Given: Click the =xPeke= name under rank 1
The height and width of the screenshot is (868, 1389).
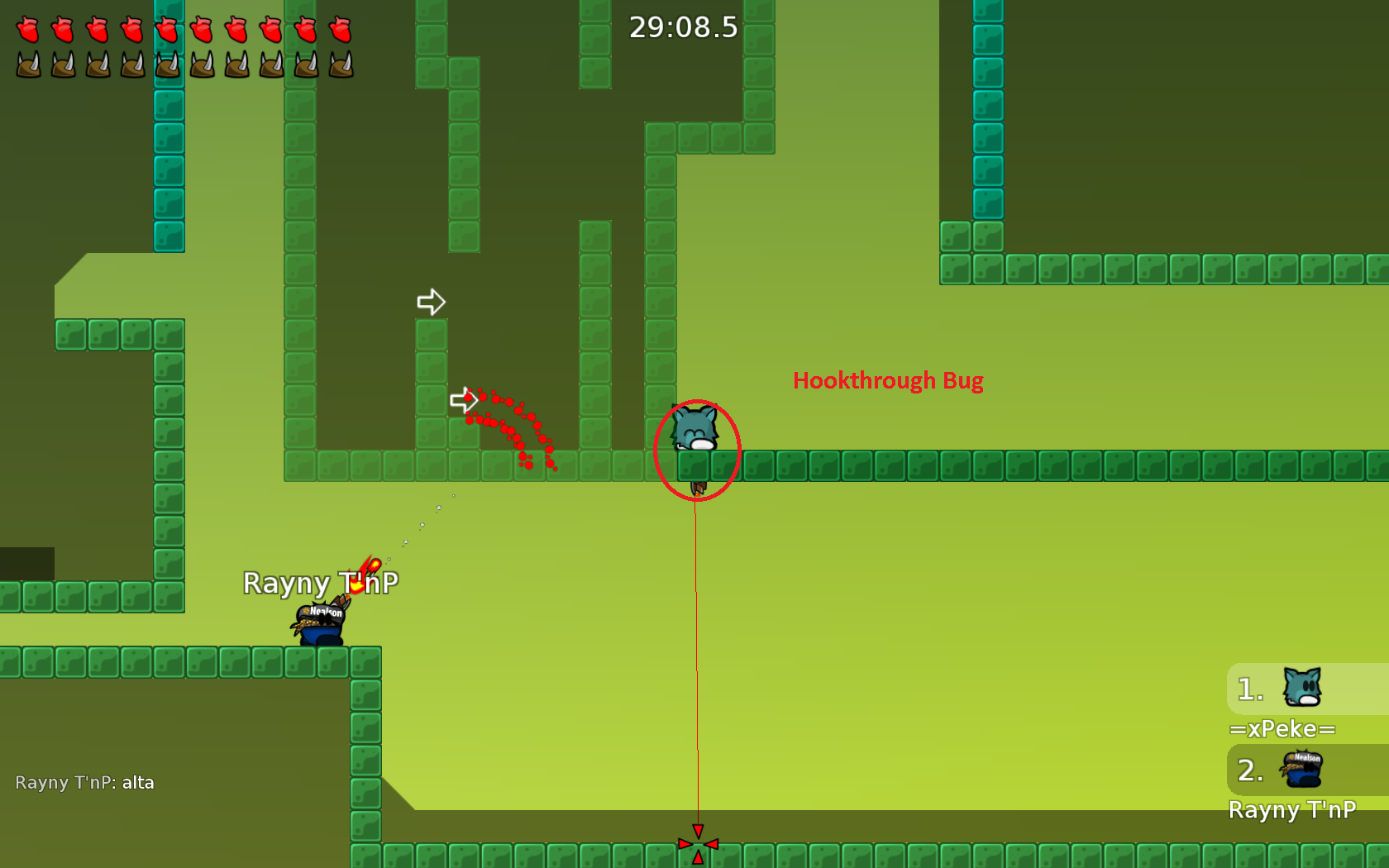Looking at the screenshot, I should (1282, 729).
